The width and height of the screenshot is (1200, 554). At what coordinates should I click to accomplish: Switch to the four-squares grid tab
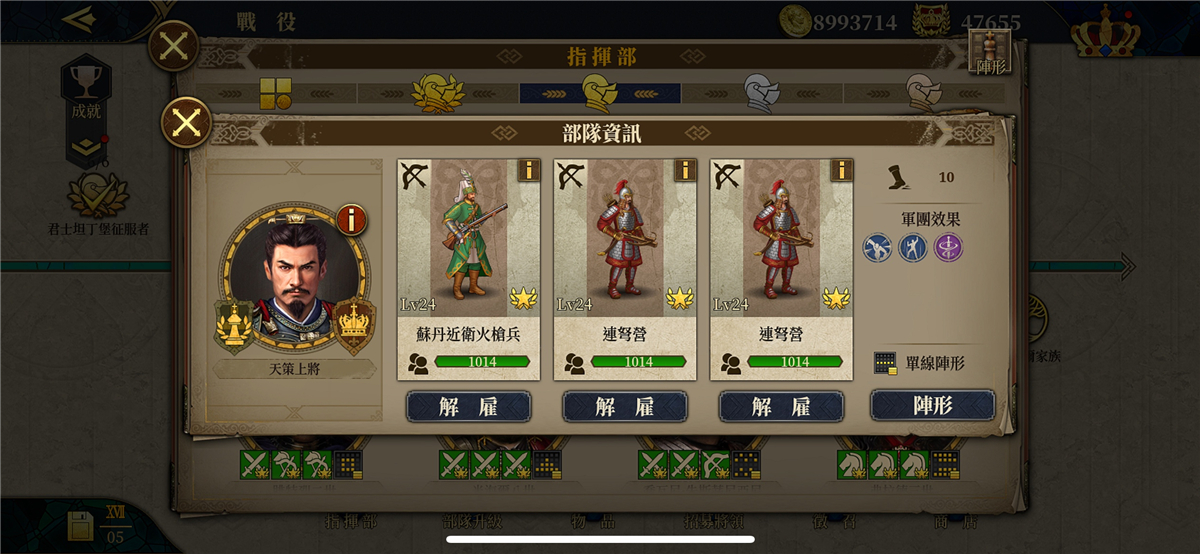(x=275, y=93)
